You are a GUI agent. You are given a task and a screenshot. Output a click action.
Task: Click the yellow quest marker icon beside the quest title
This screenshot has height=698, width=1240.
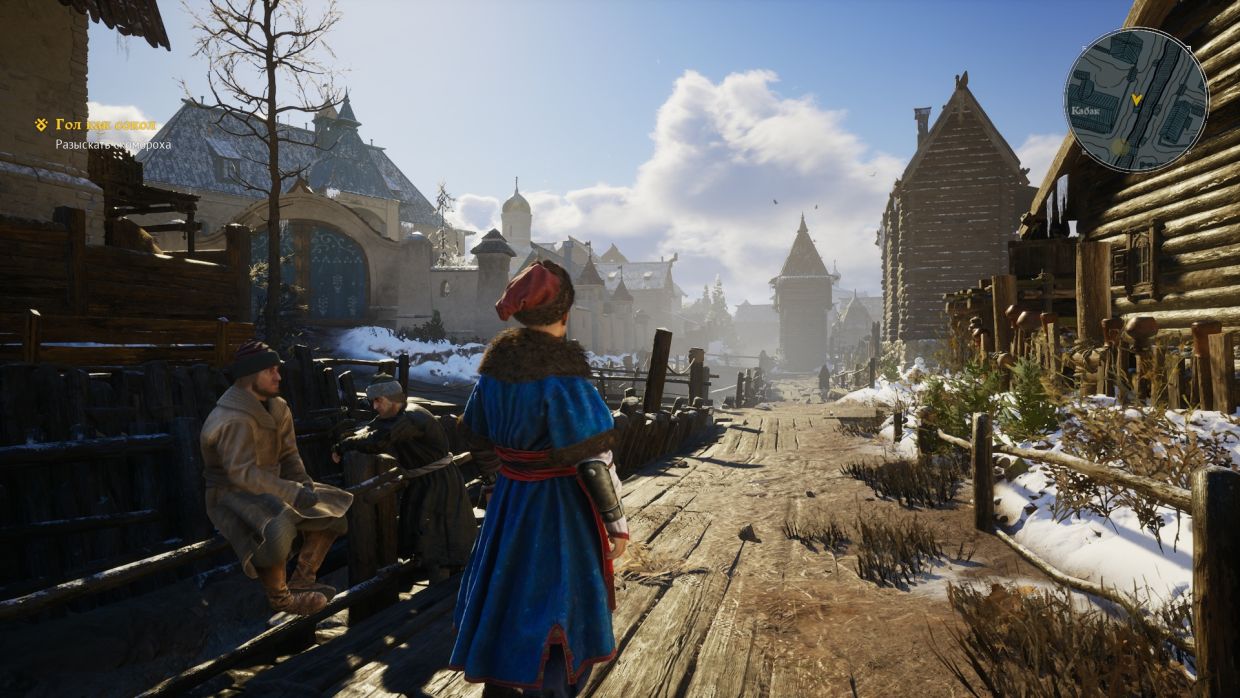(x=41, y=125)
